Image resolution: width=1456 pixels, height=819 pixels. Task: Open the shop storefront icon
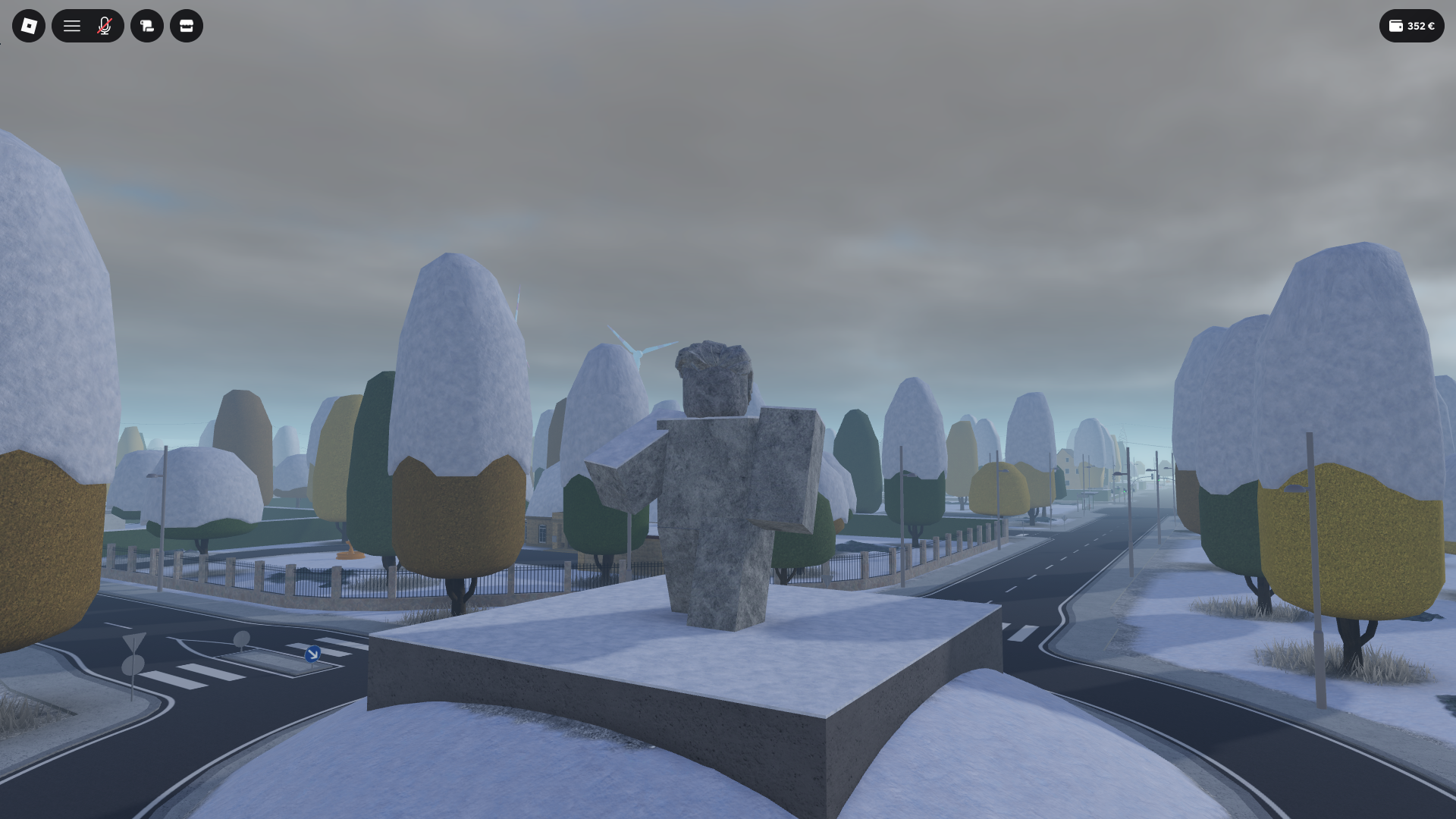(x=187, y=26)
